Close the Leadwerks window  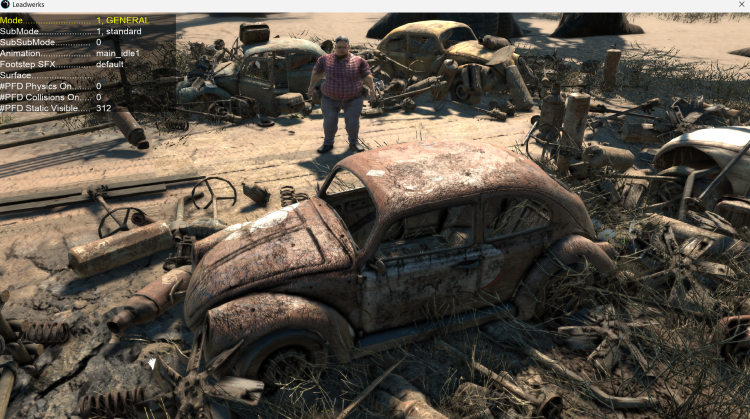(738, 5)
